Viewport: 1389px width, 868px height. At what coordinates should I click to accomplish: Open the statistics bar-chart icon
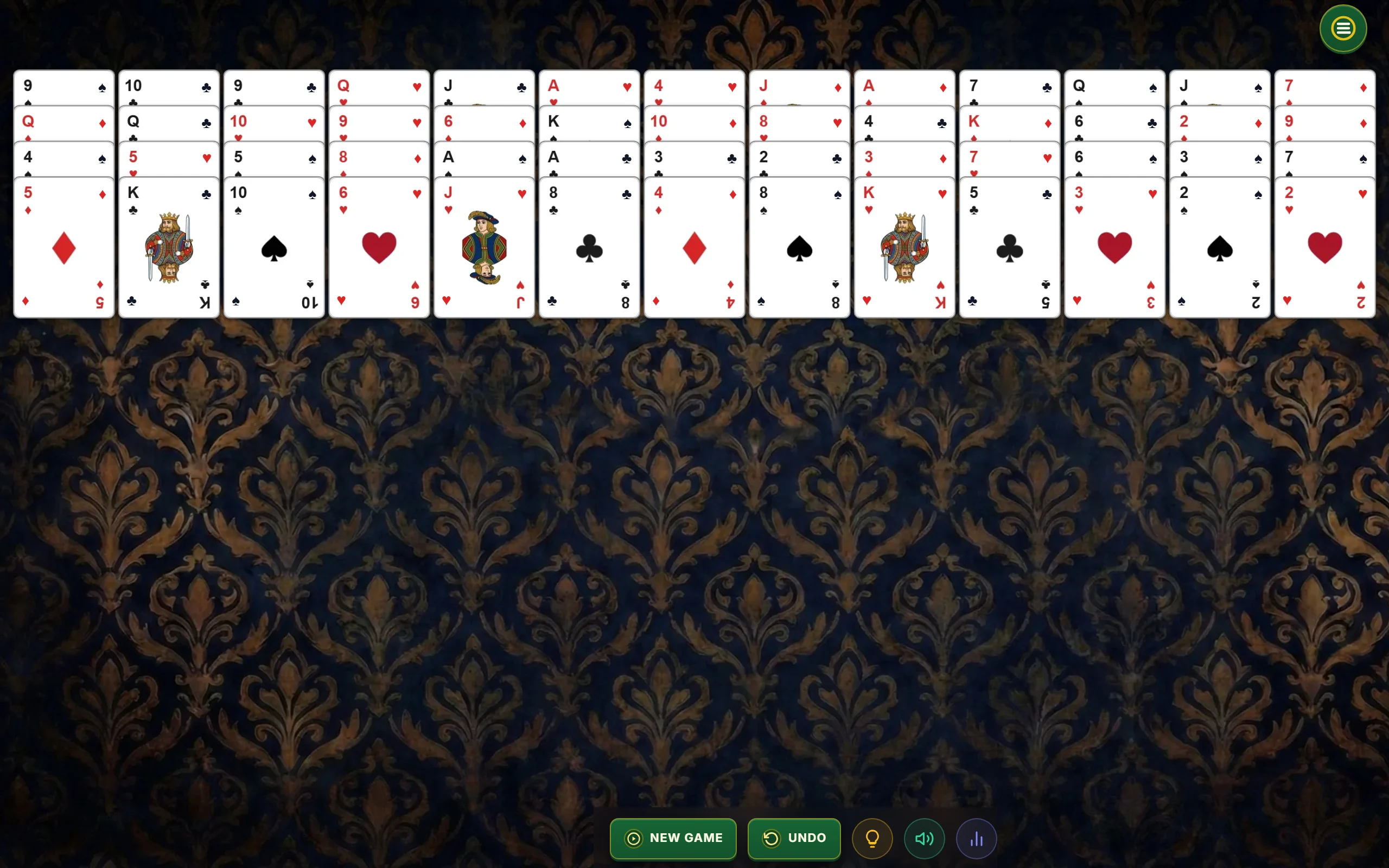976,838
